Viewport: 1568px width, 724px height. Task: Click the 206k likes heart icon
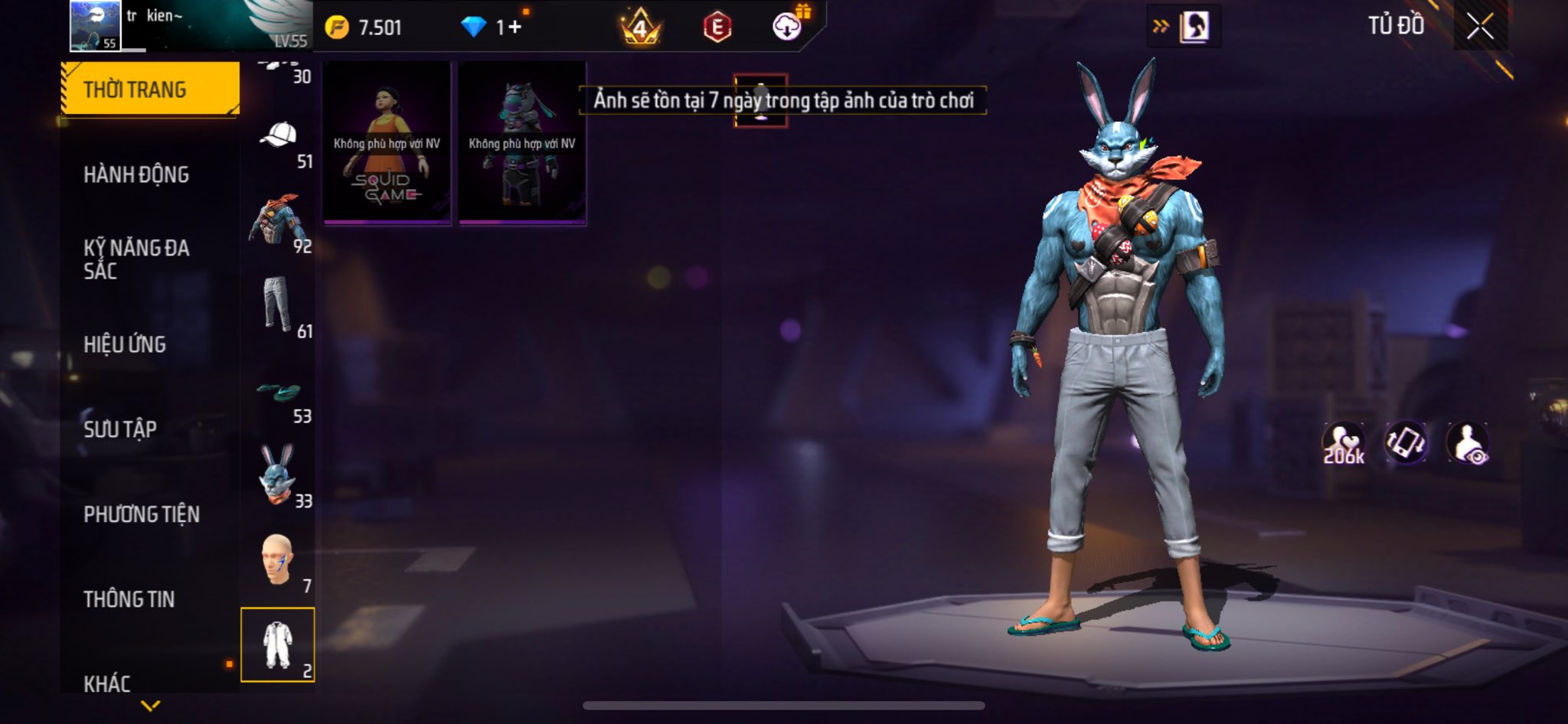1344,443
